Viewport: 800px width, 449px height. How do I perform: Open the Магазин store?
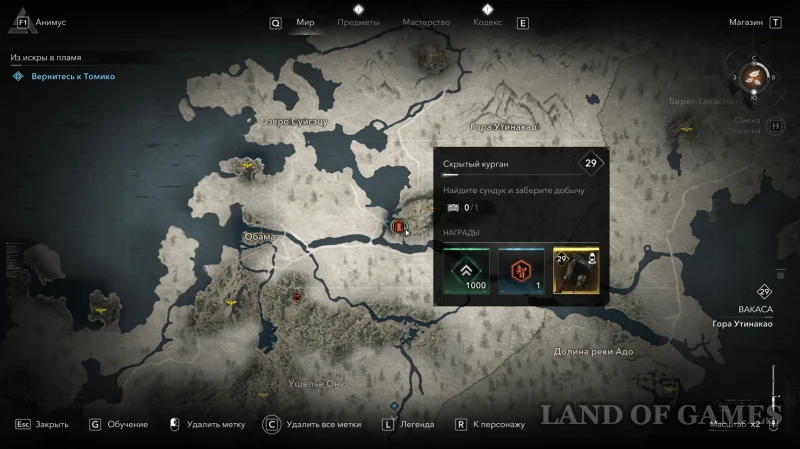746,22
